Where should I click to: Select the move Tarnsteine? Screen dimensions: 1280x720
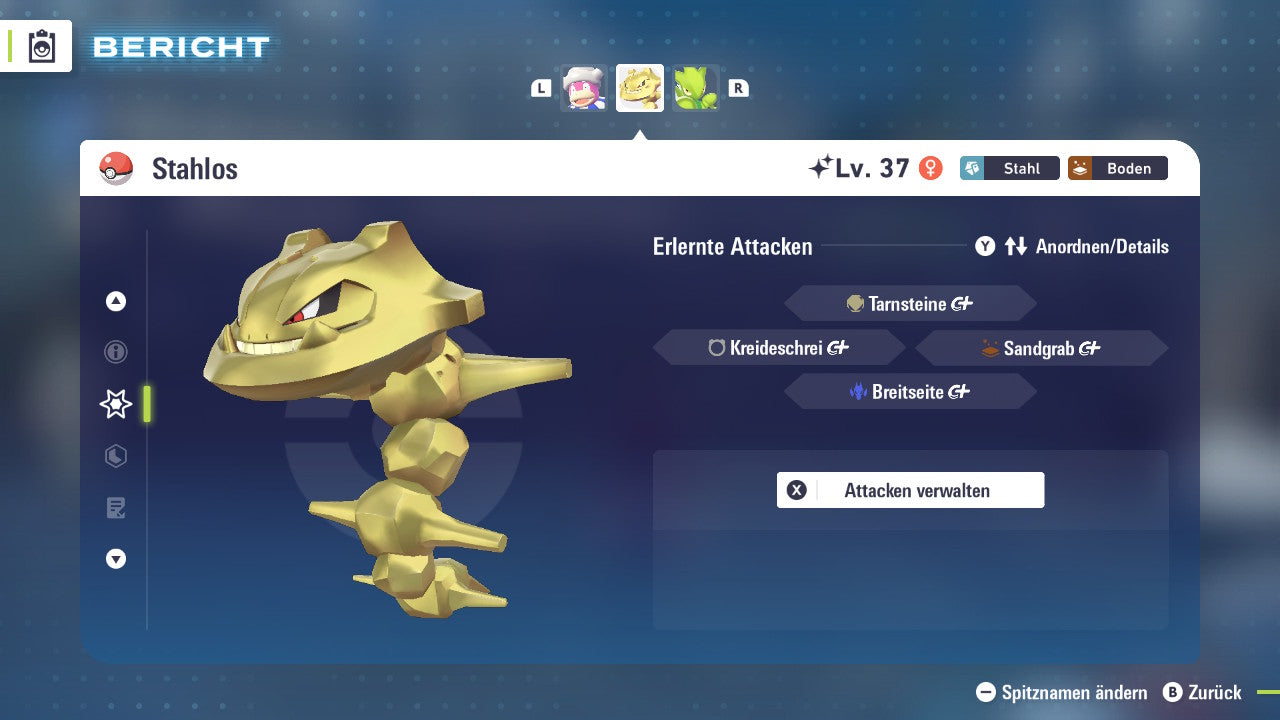(x=910, y=303)
